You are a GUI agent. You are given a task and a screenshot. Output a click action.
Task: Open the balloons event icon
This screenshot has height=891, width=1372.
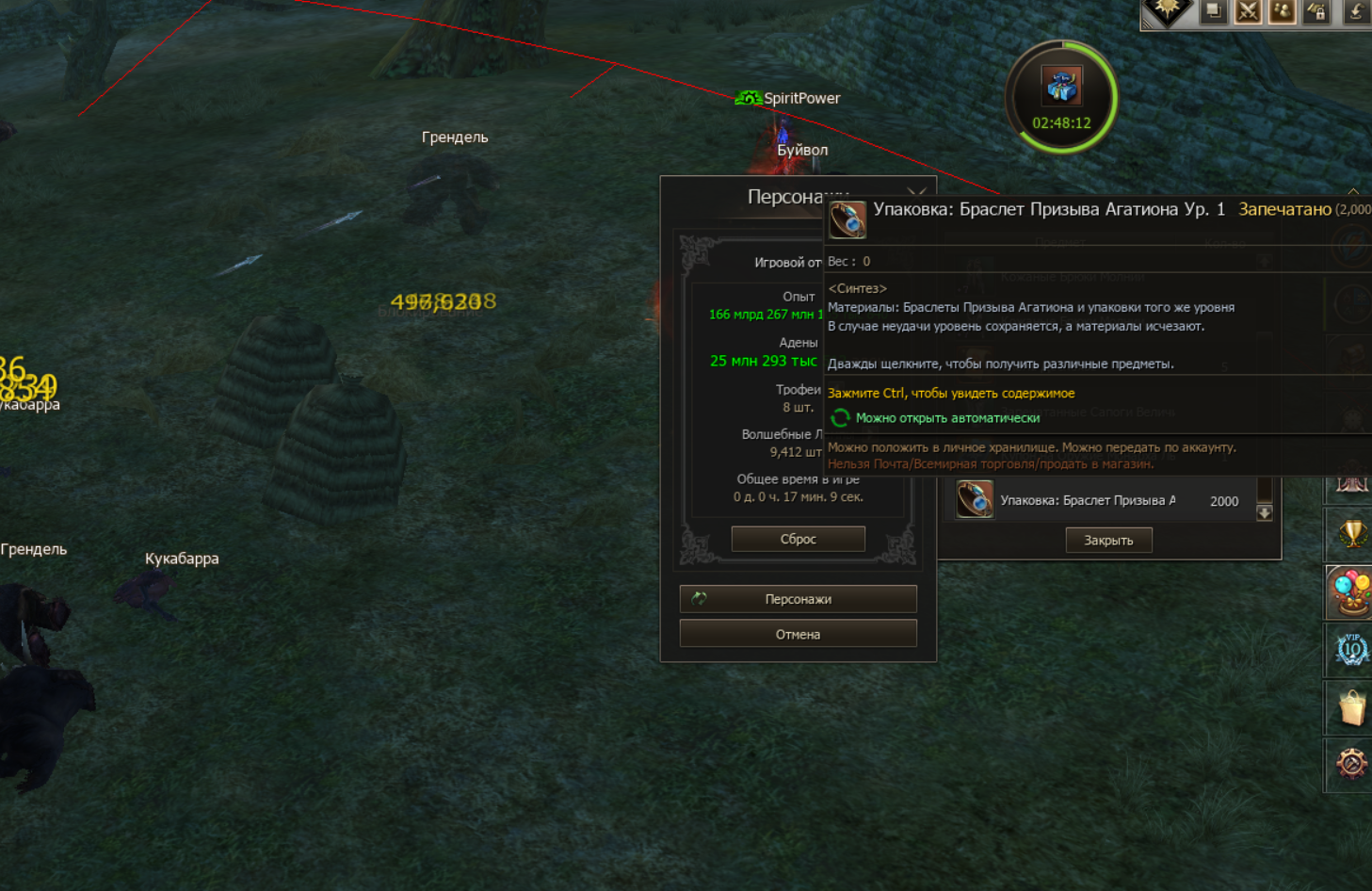point(1351,592)
